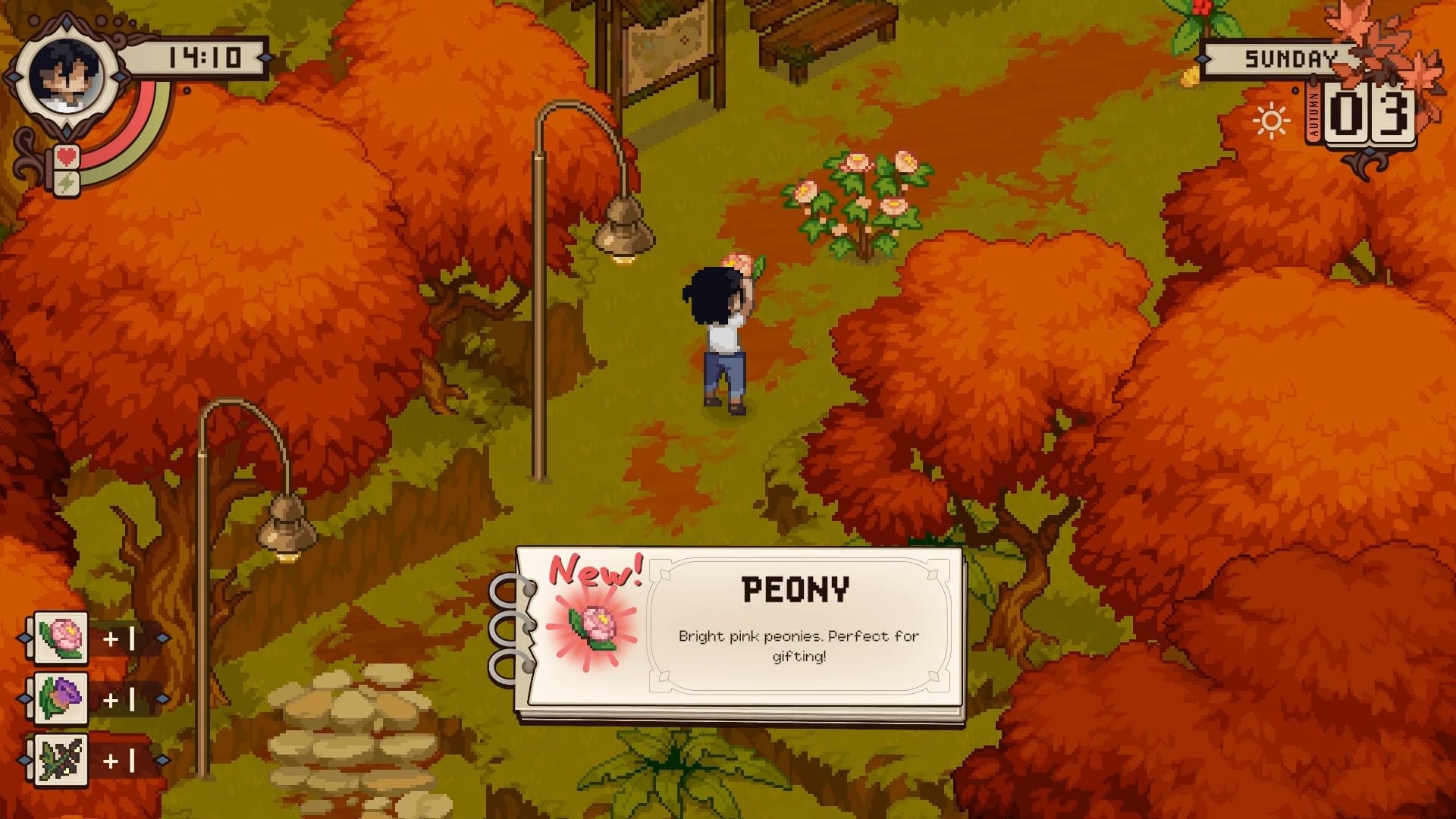Screen dimensions: 1456x819
Task: Select the purple flower pickup icon
Action: [61, 698]
